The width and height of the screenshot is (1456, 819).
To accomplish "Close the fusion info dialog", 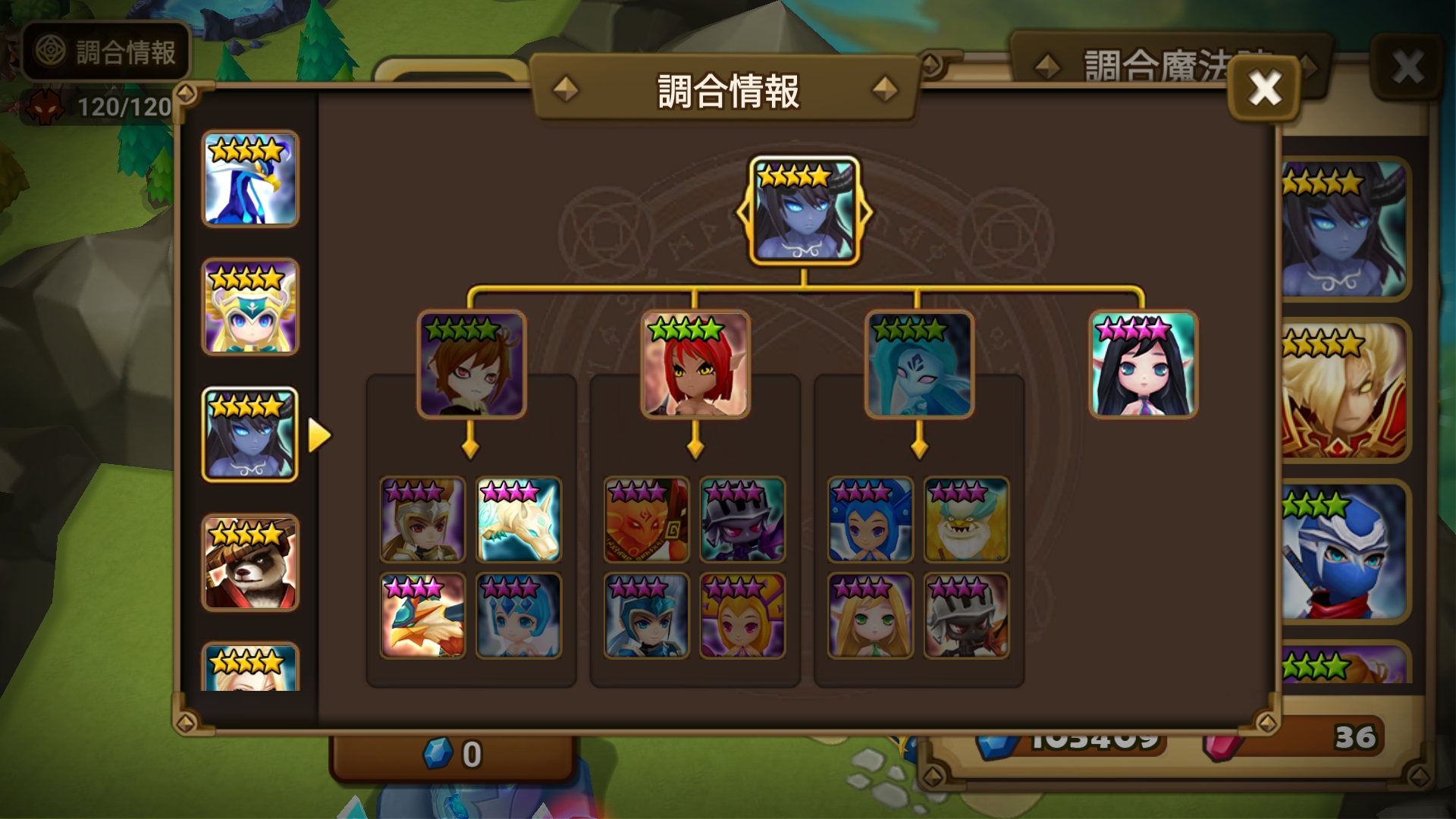I will pyautogui.click(x=1264, y=89).
